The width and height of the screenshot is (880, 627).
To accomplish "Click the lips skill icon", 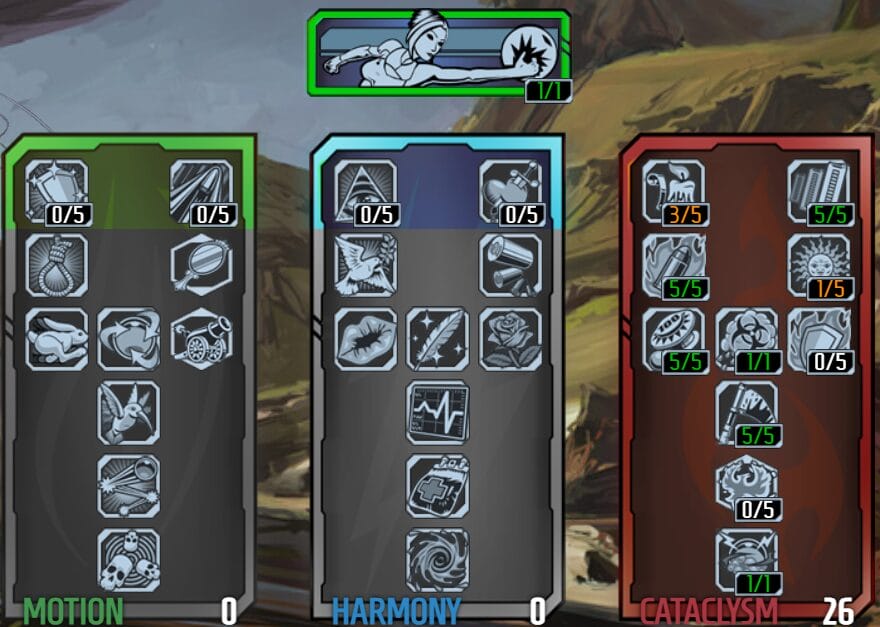I will 365,338.
